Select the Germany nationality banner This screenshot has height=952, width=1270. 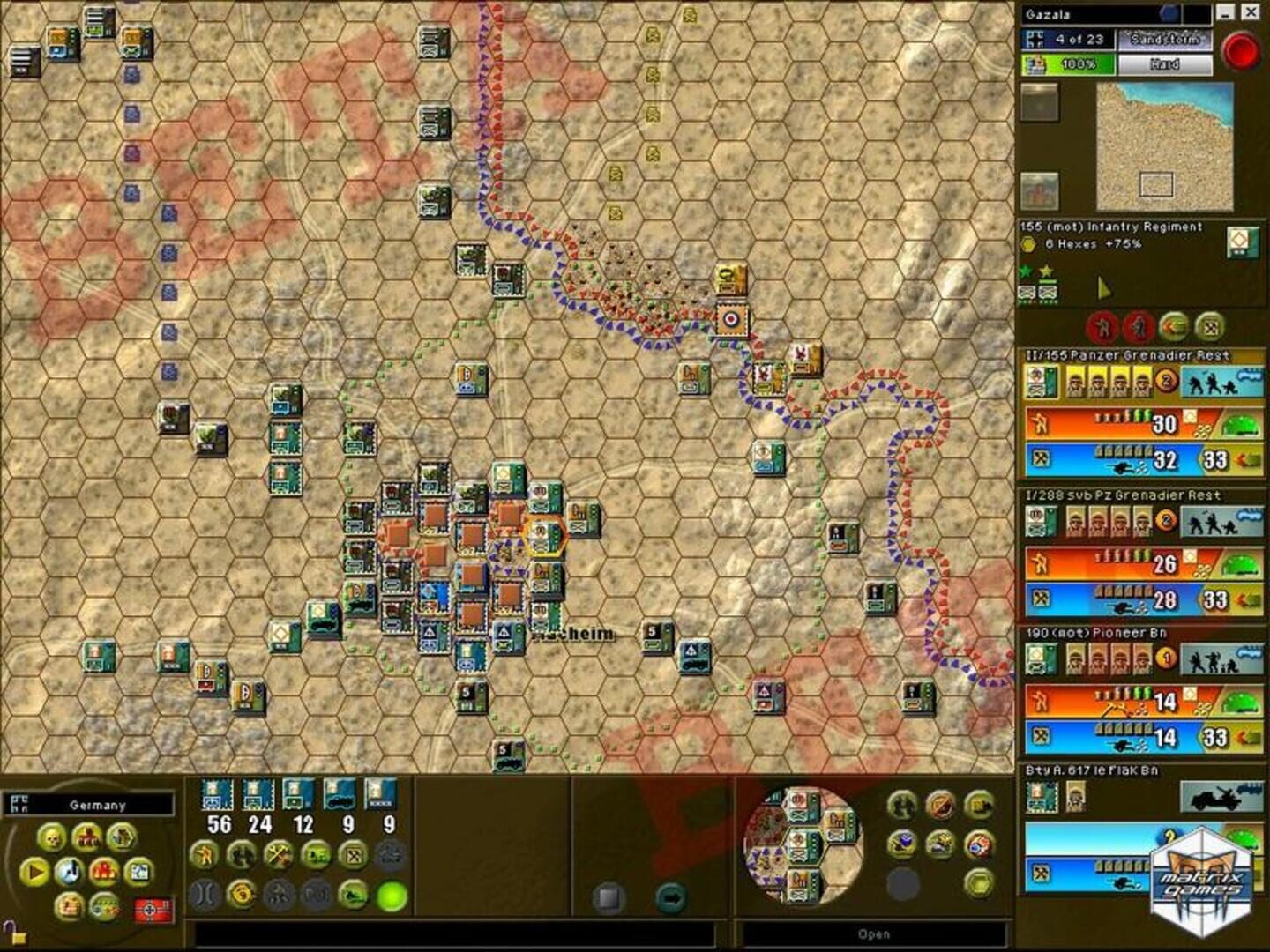(x=92, y=806)
